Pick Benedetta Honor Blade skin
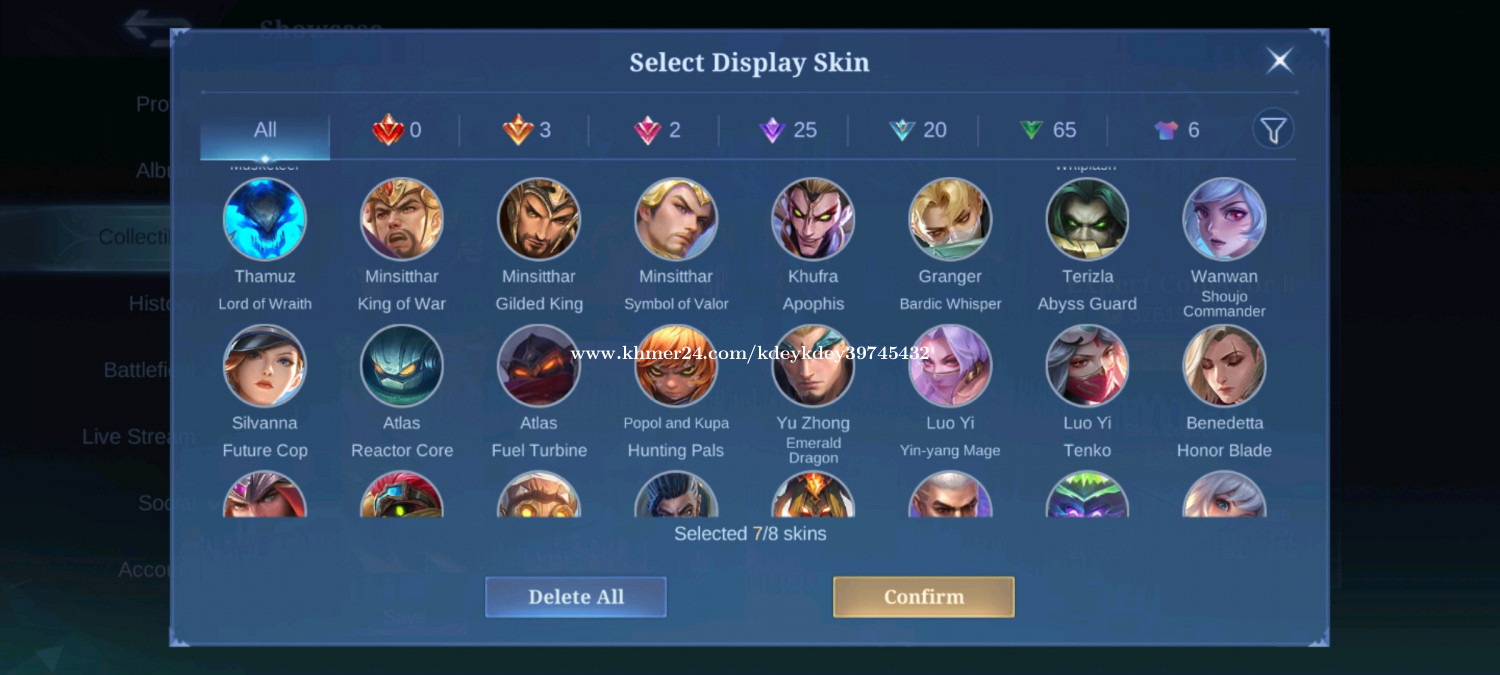 click(1224, 366)
